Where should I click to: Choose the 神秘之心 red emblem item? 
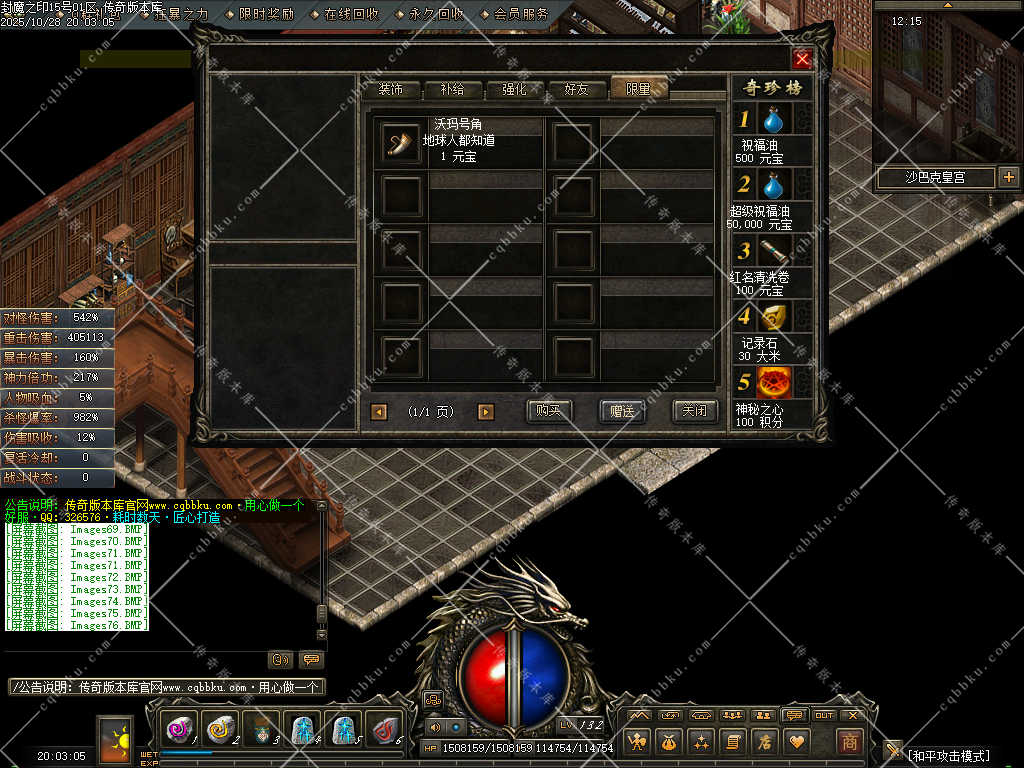point(774,382)
